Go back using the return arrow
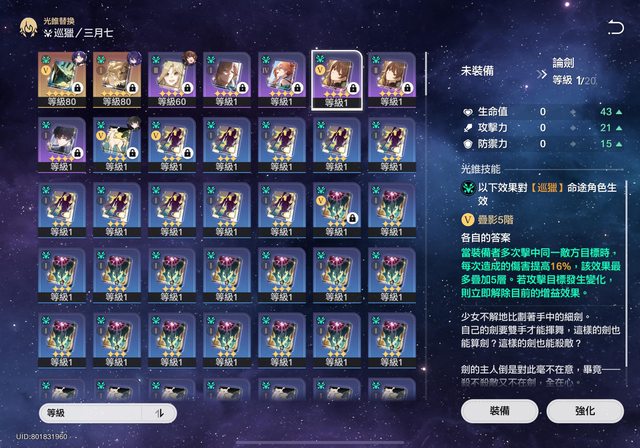640x448 pixels. pos(615,28)
